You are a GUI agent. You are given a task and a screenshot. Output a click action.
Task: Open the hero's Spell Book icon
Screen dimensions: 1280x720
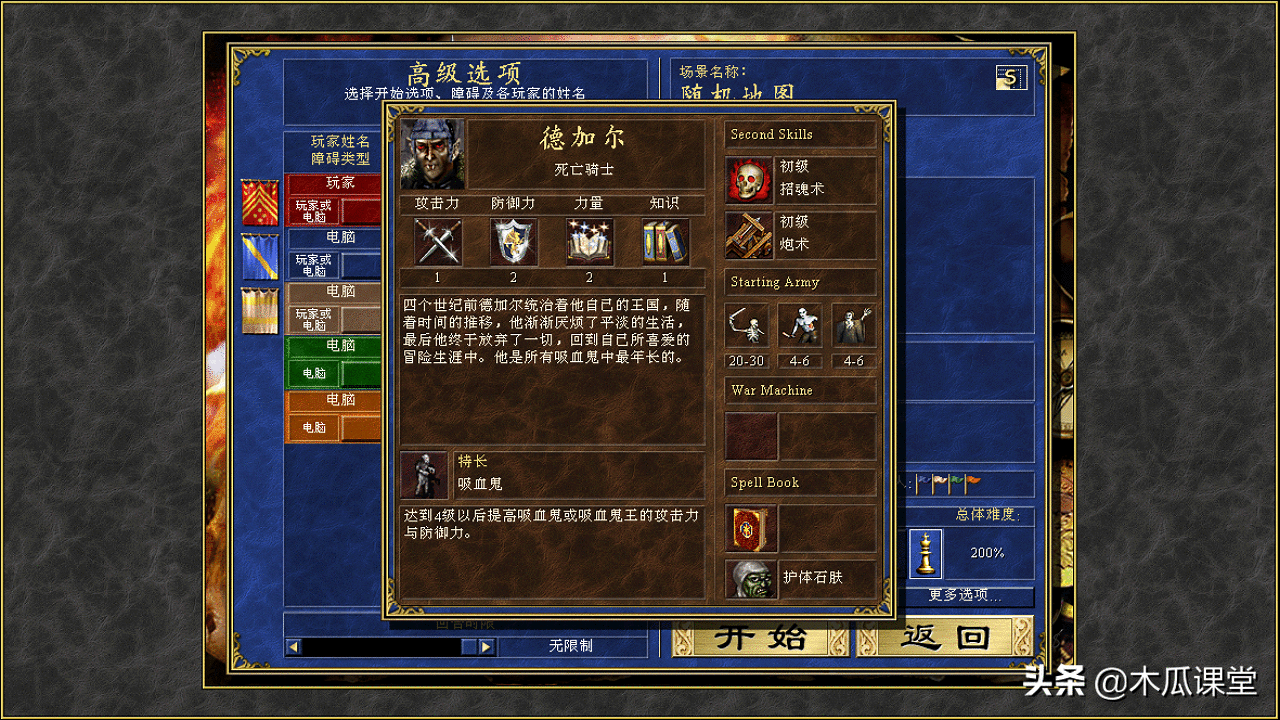[x=750, y=530]
